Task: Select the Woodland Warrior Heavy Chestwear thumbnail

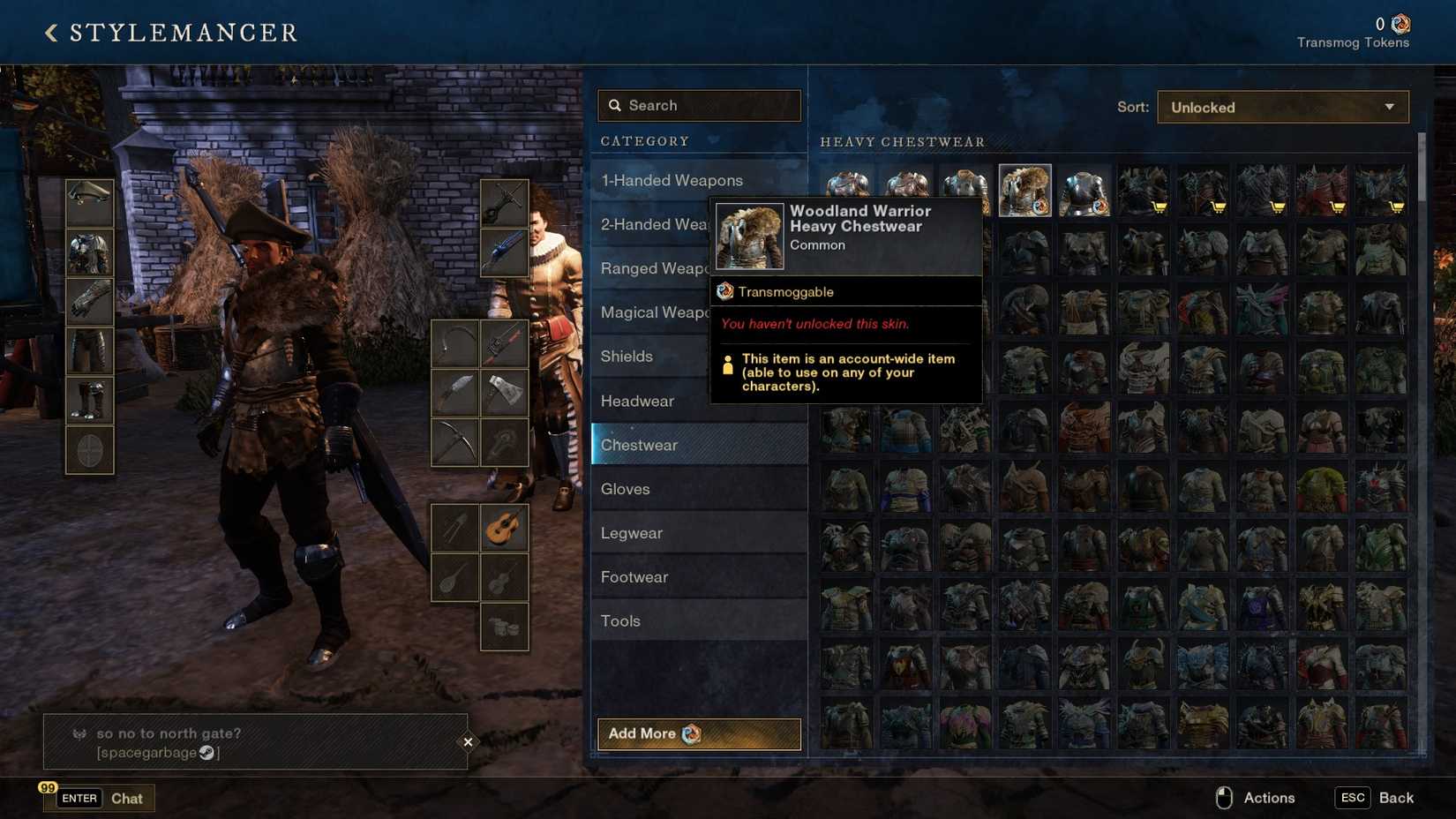Action: click(1024, 188)
